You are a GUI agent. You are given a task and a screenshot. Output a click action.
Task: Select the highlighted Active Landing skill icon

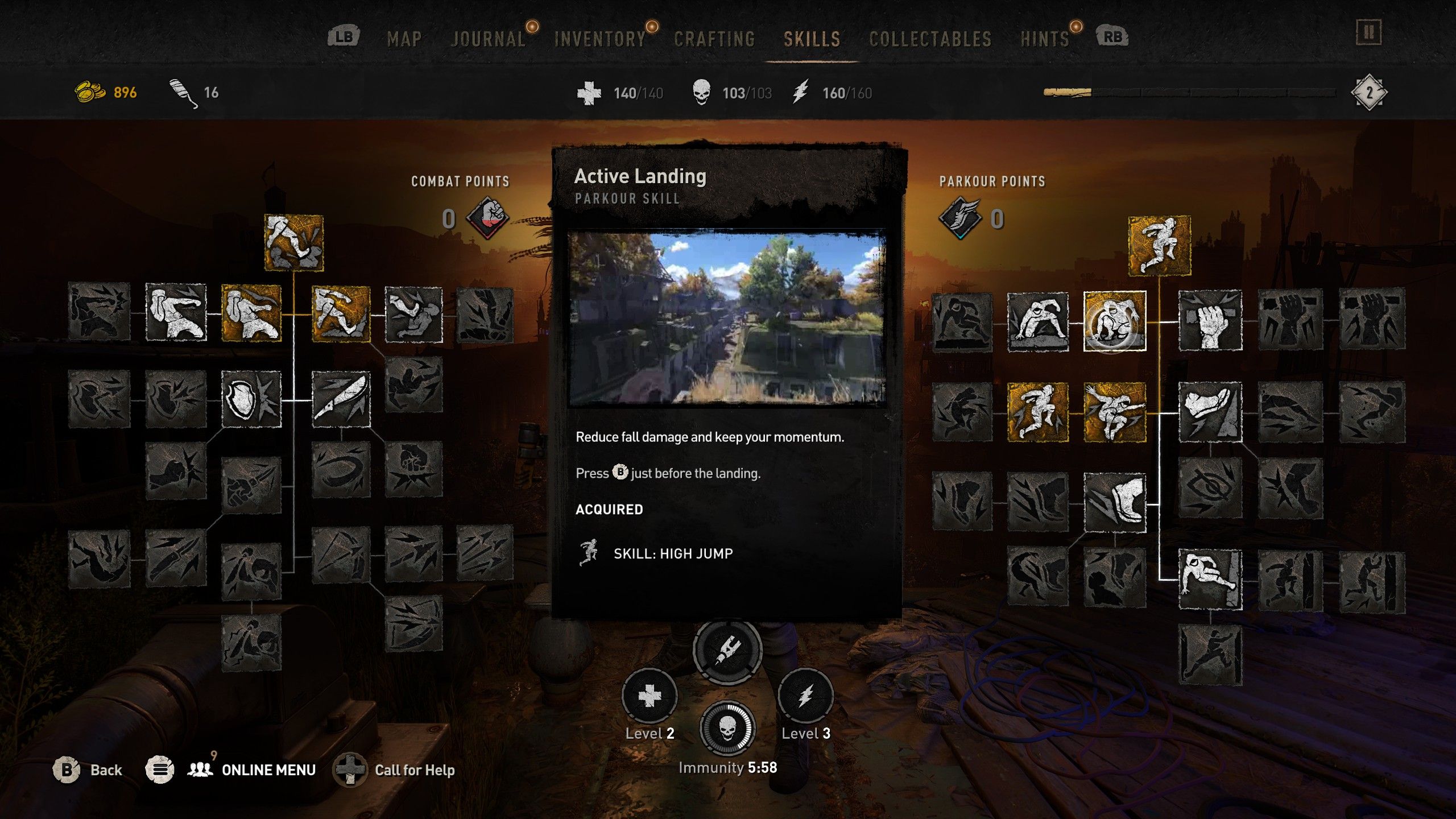tap(1114, 321)
